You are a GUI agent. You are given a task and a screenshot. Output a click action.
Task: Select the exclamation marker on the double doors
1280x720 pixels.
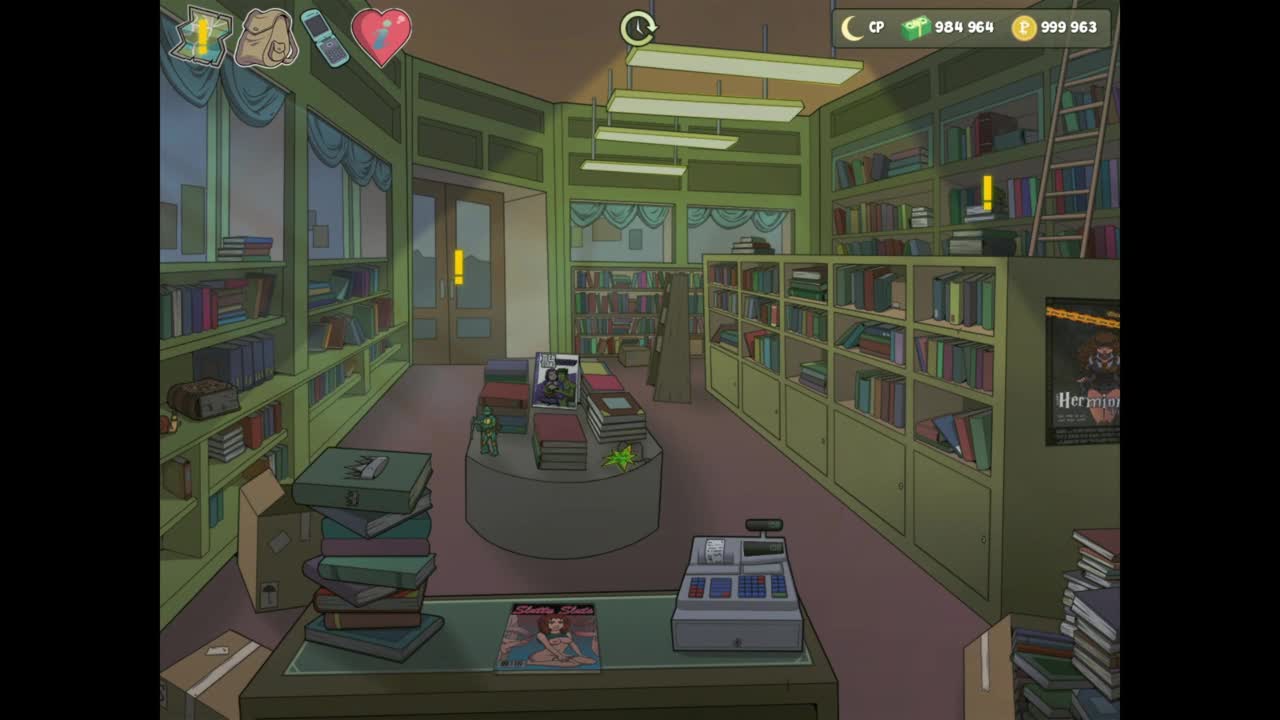click(x=458, y=267)
